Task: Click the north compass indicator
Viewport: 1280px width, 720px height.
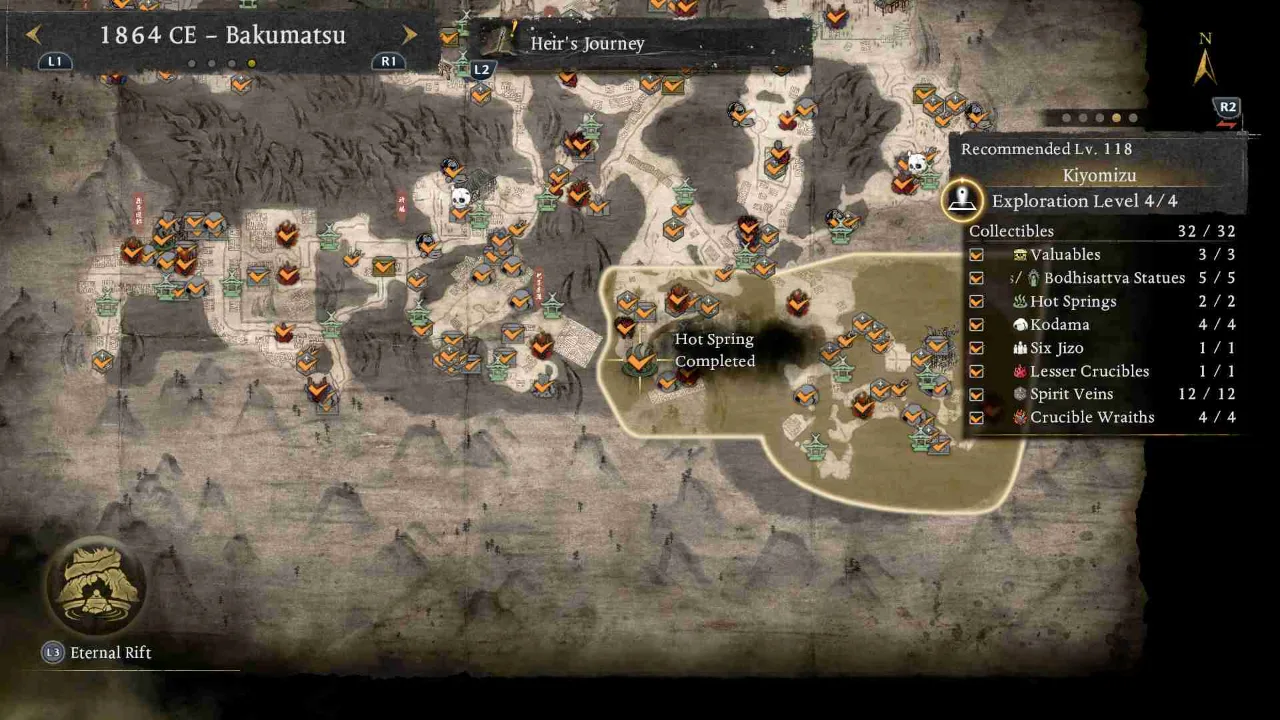Action: [x=1205, y=62]
